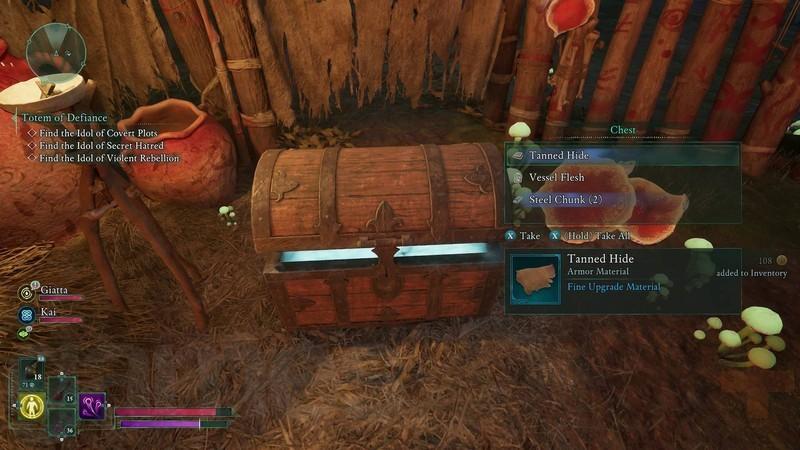The height and width of the screenshot is (450, 800).
Task: Select companion Giatta's portrait icon
Action: click(x=27, y=293)
